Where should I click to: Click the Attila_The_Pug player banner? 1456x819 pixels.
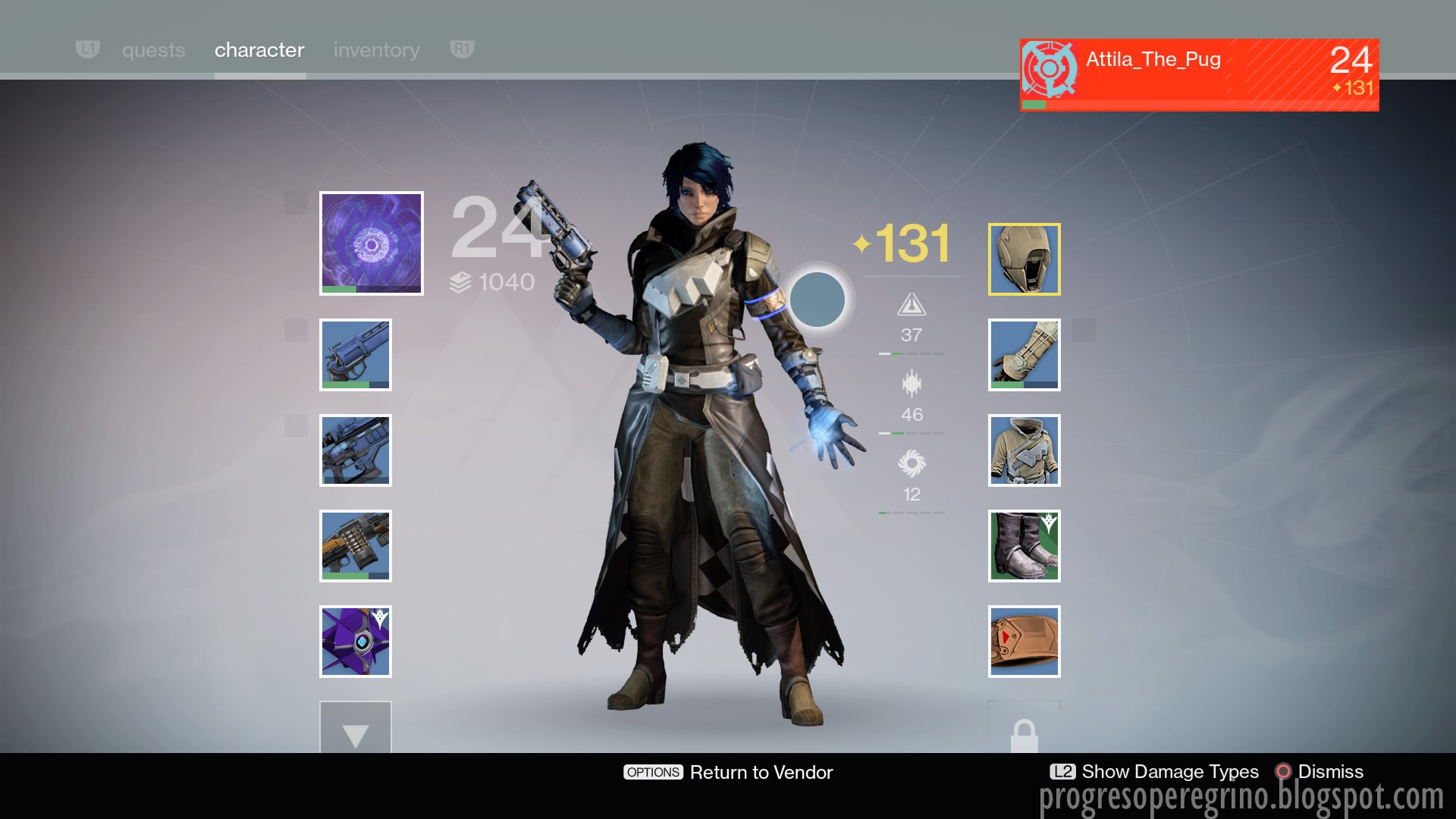pyautogui.click(x=1199, y=75)
